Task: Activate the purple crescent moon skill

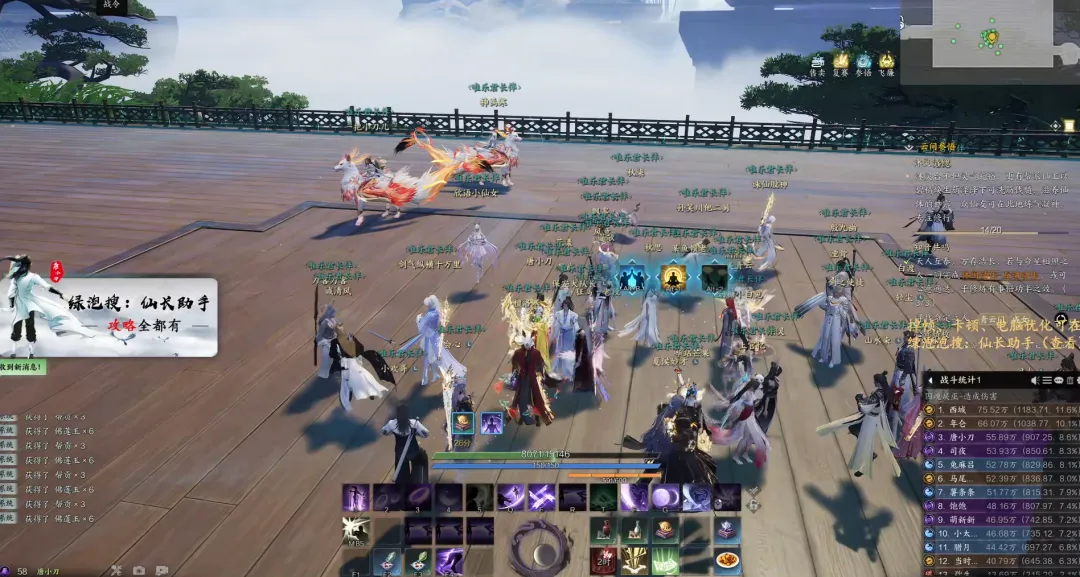Action: click(x=665, y=497)
